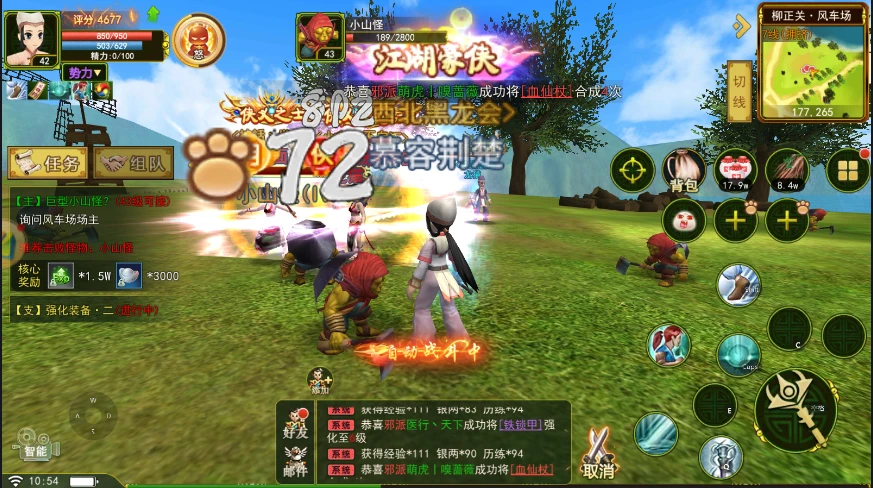Switch to the 组队 (team) tab

[x=135, y=163]
